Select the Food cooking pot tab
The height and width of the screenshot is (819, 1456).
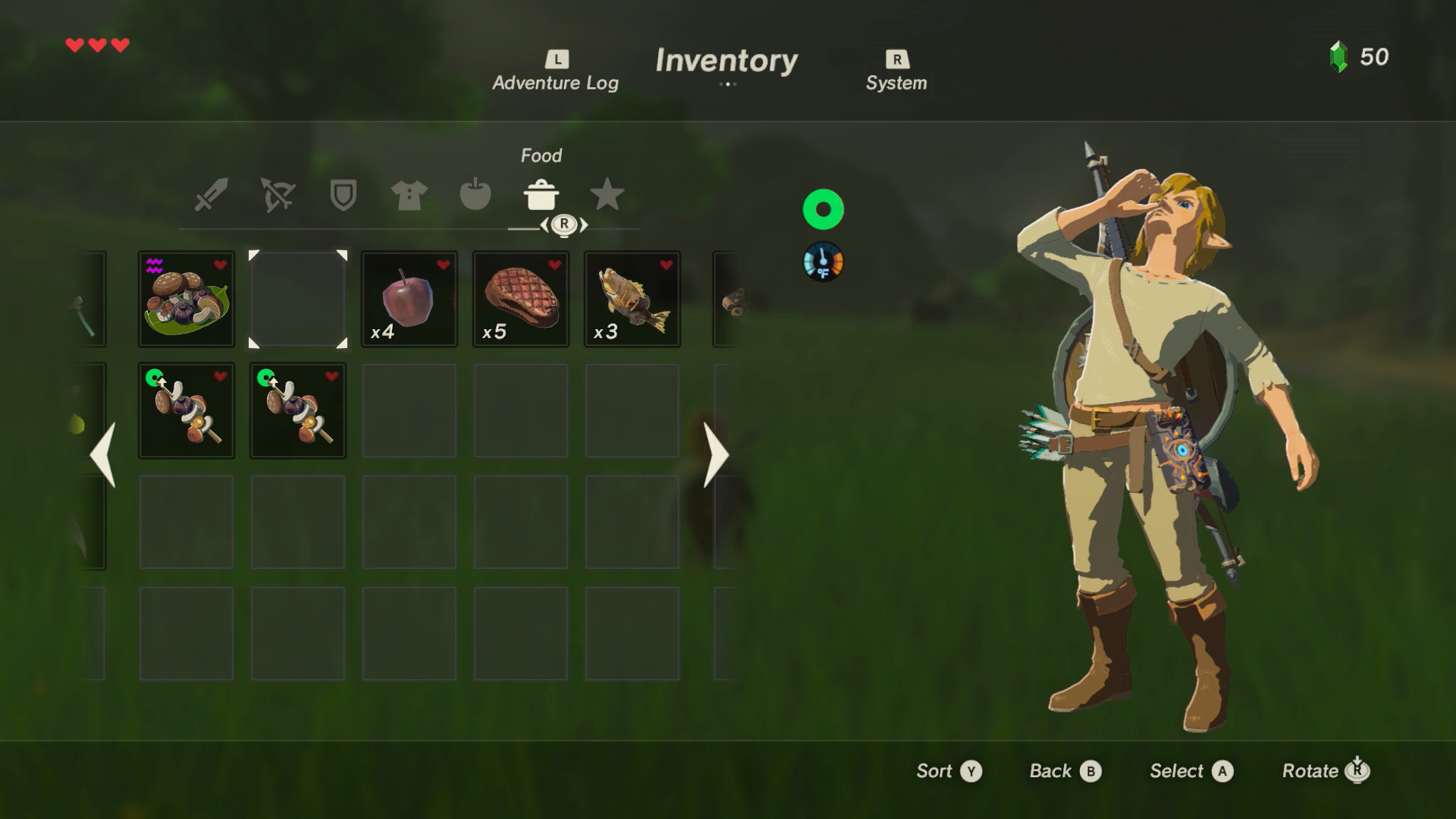pyautogui.click(x=541, y=195)
